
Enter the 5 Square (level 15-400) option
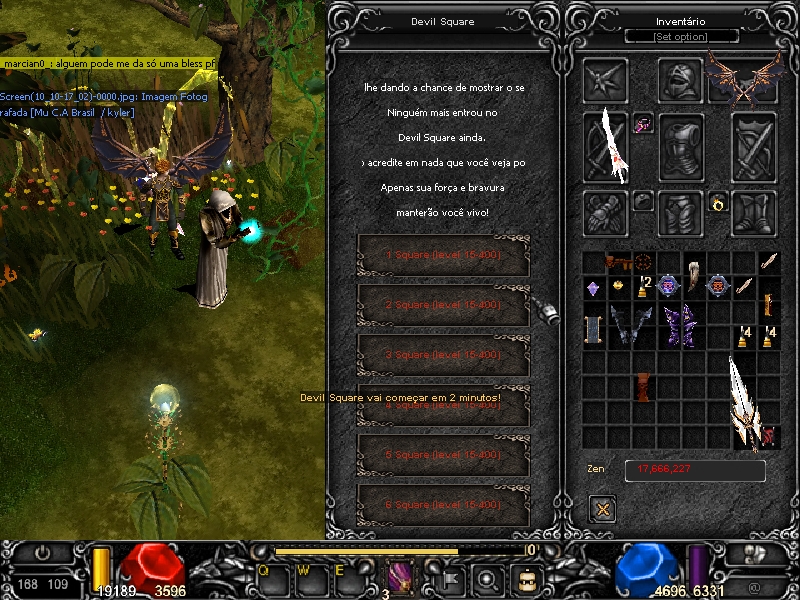443,455
